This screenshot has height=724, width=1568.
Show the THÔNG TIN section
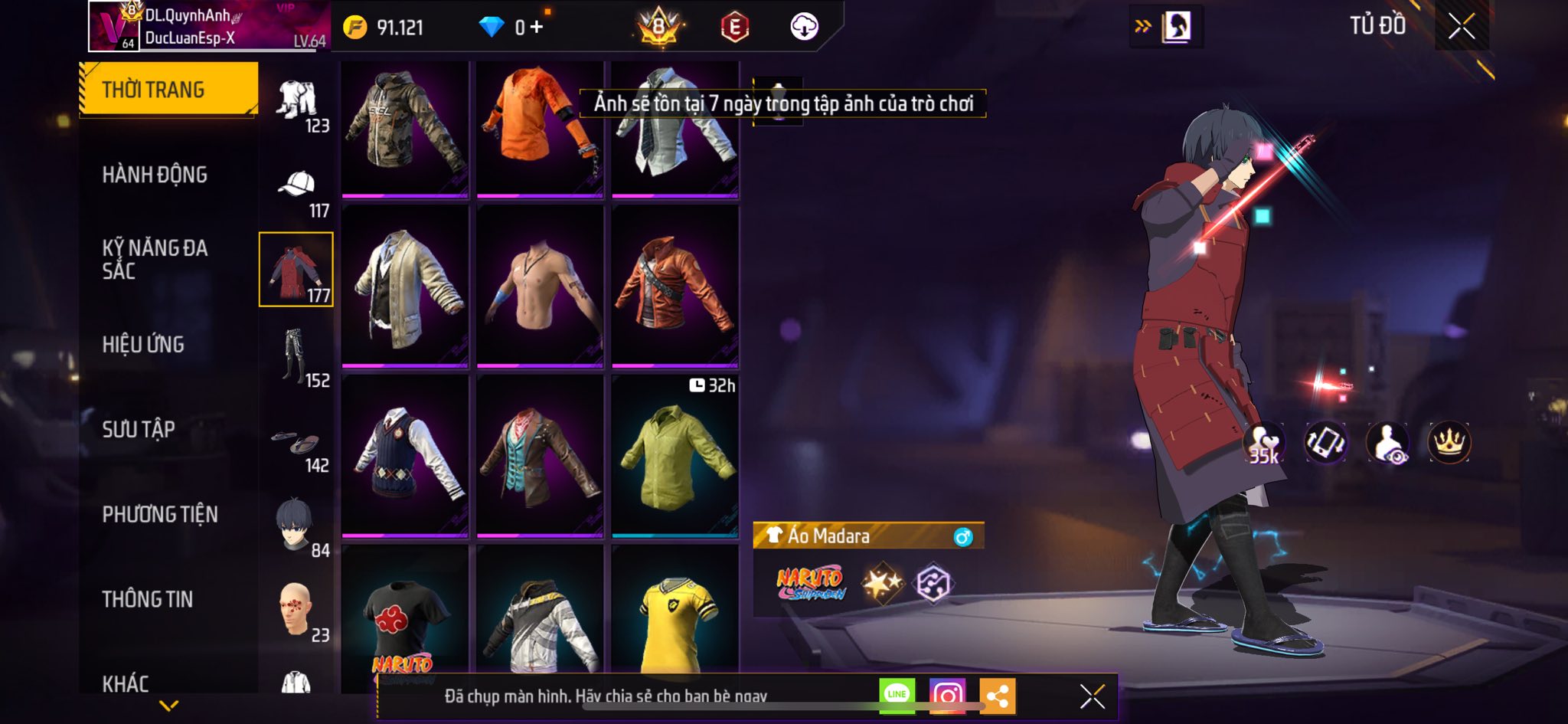pyautogui.click(x=148, y=599)
